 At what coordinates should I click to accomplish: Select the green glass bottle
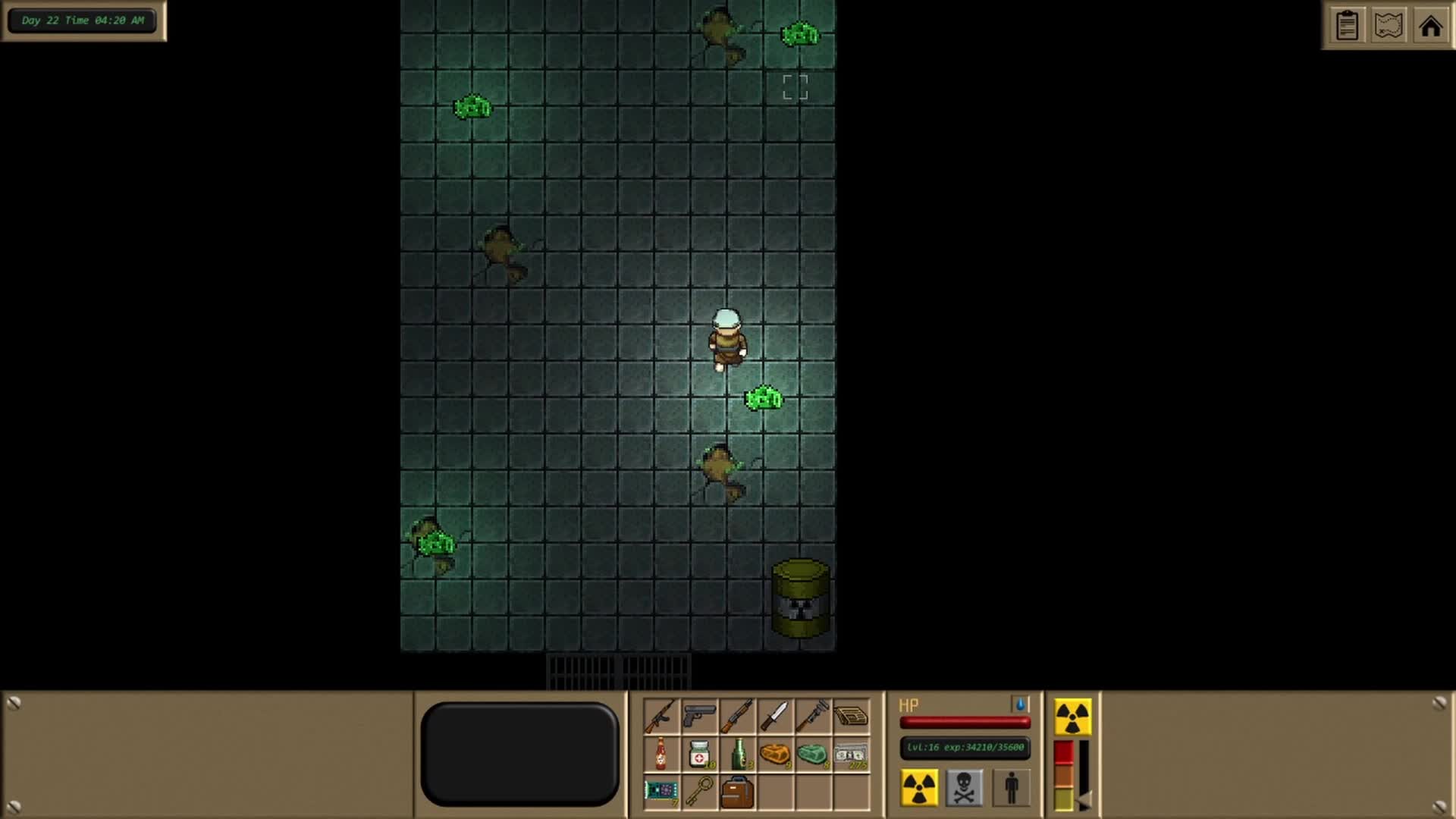click(x=738, y=755)
